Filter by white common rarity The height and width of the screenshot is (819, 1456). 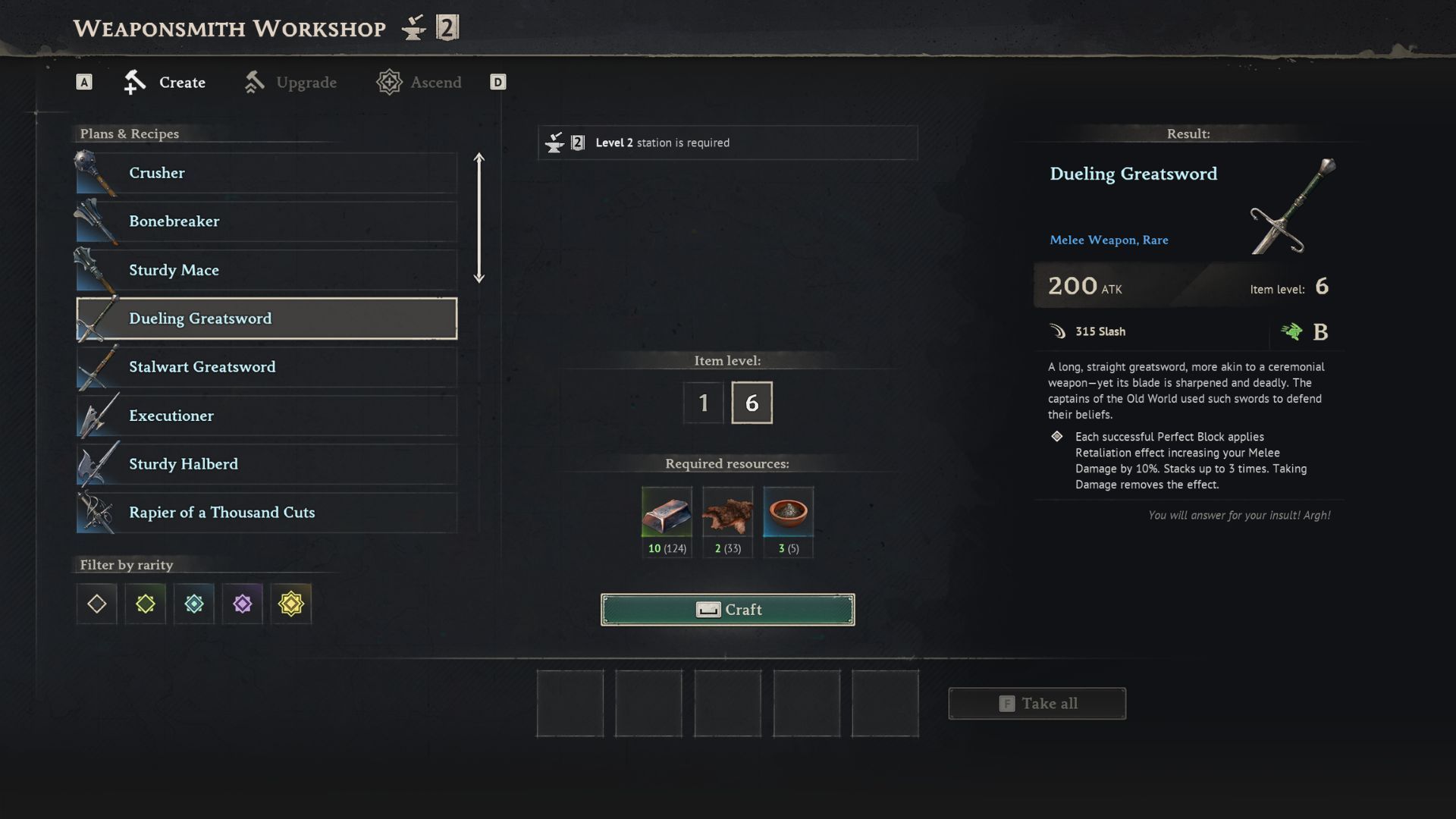(97, 604)
